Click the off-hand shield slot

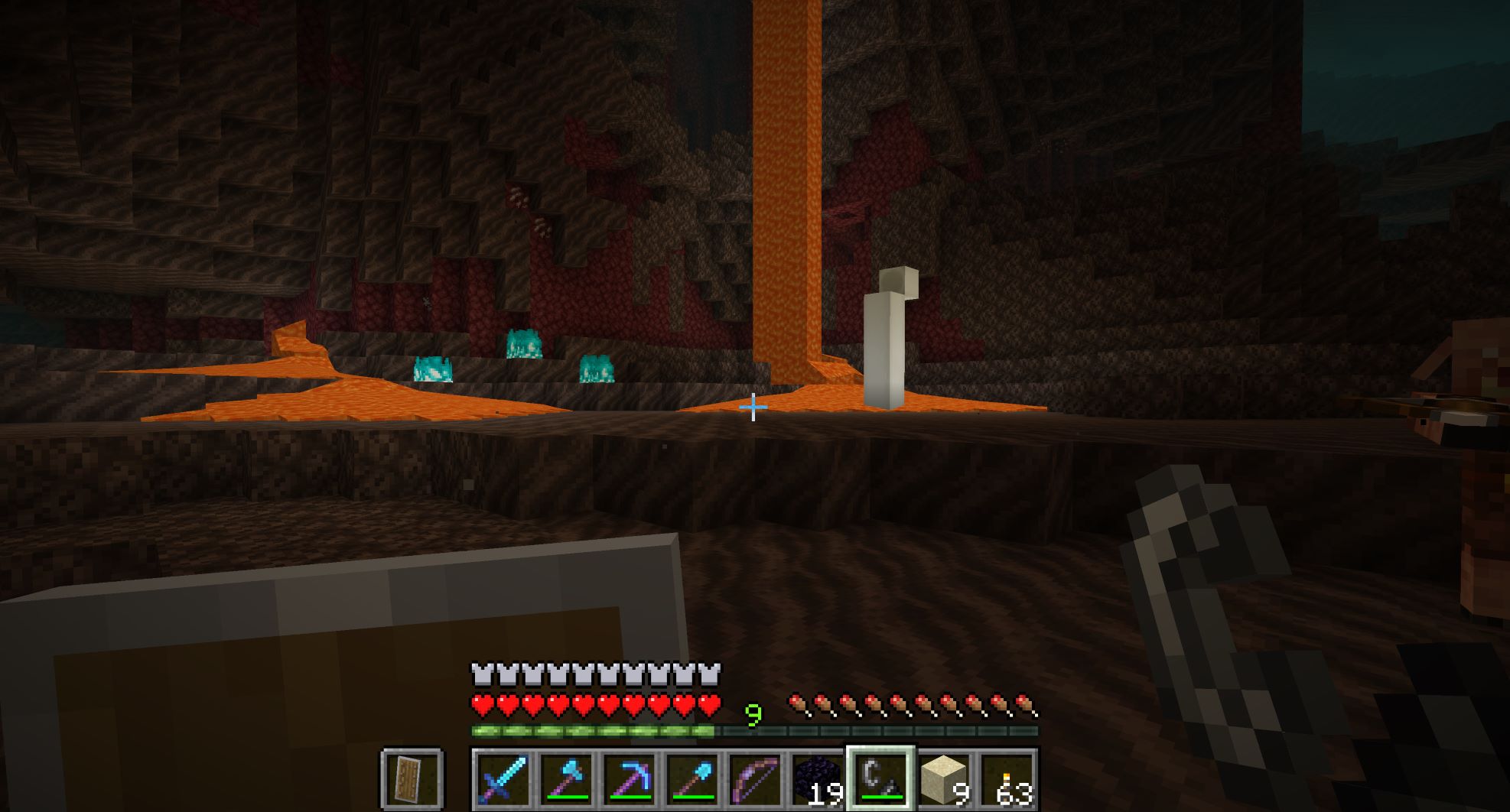pos(412,778)
